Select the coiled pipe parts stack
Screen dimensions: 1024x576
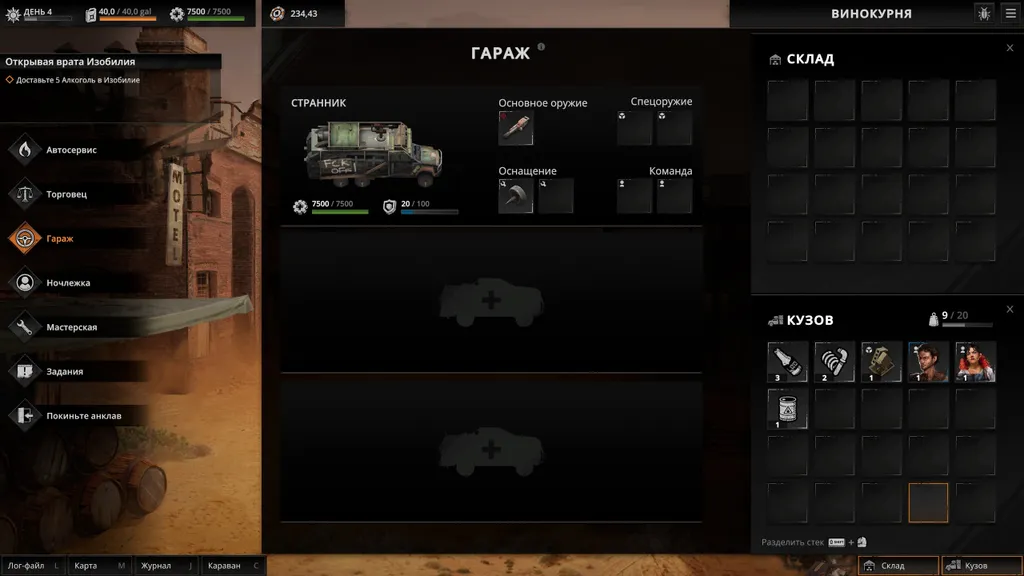coord(835,362)
